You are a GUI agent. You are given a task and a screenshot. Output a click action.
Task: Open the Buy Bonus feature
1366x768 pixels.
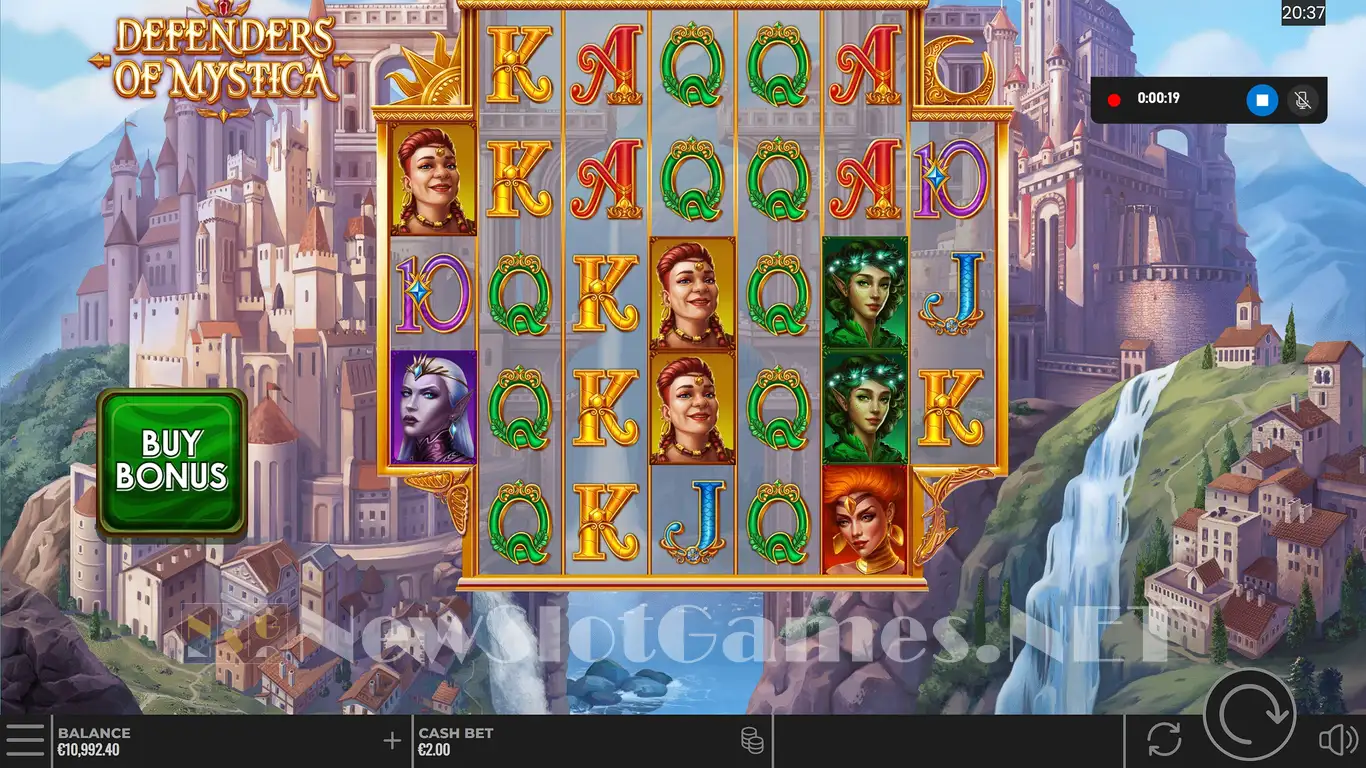click(171, 461)
